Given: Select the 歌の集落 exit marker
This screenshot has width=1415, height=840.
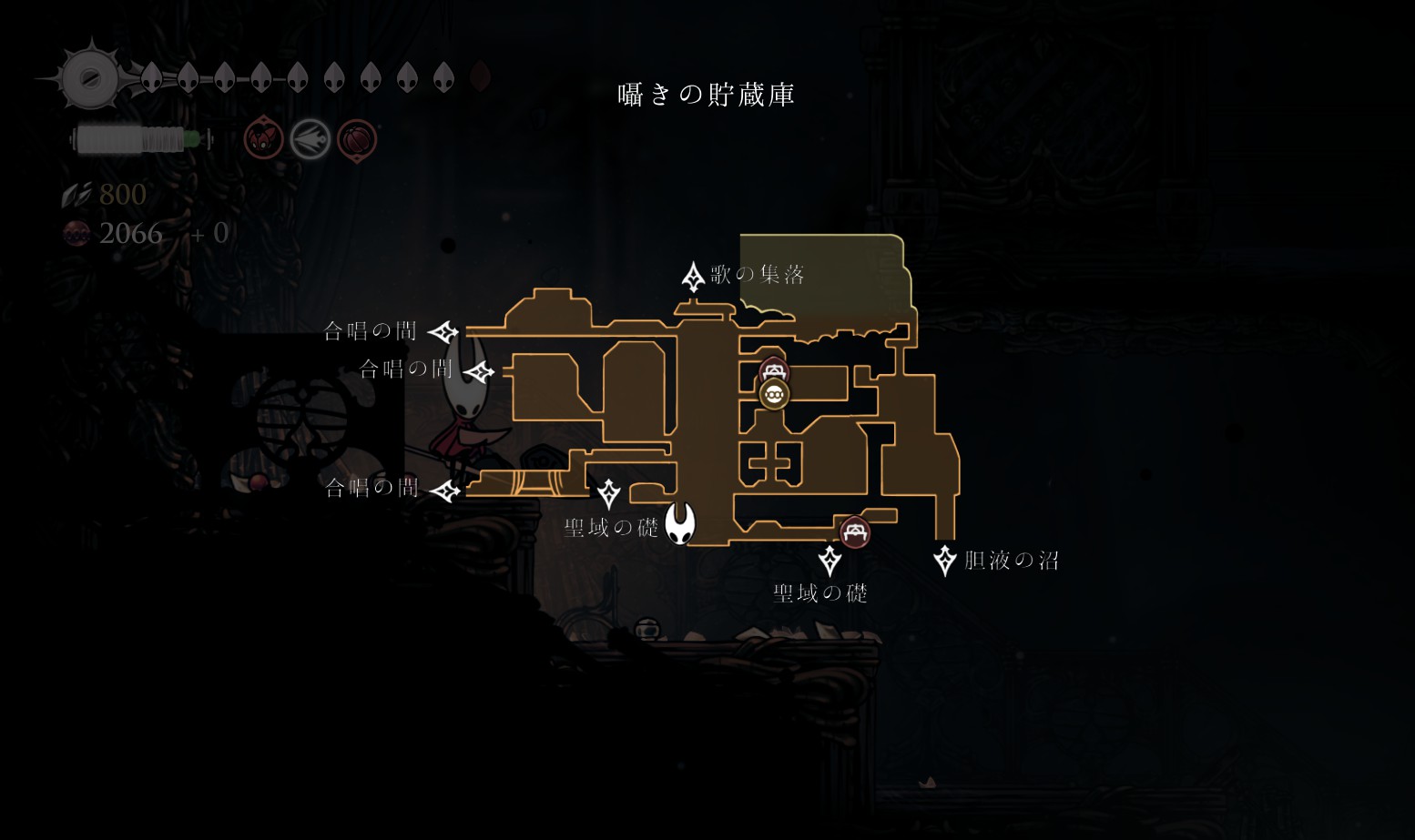Looking at the screenshot, I should coord(693,276).
